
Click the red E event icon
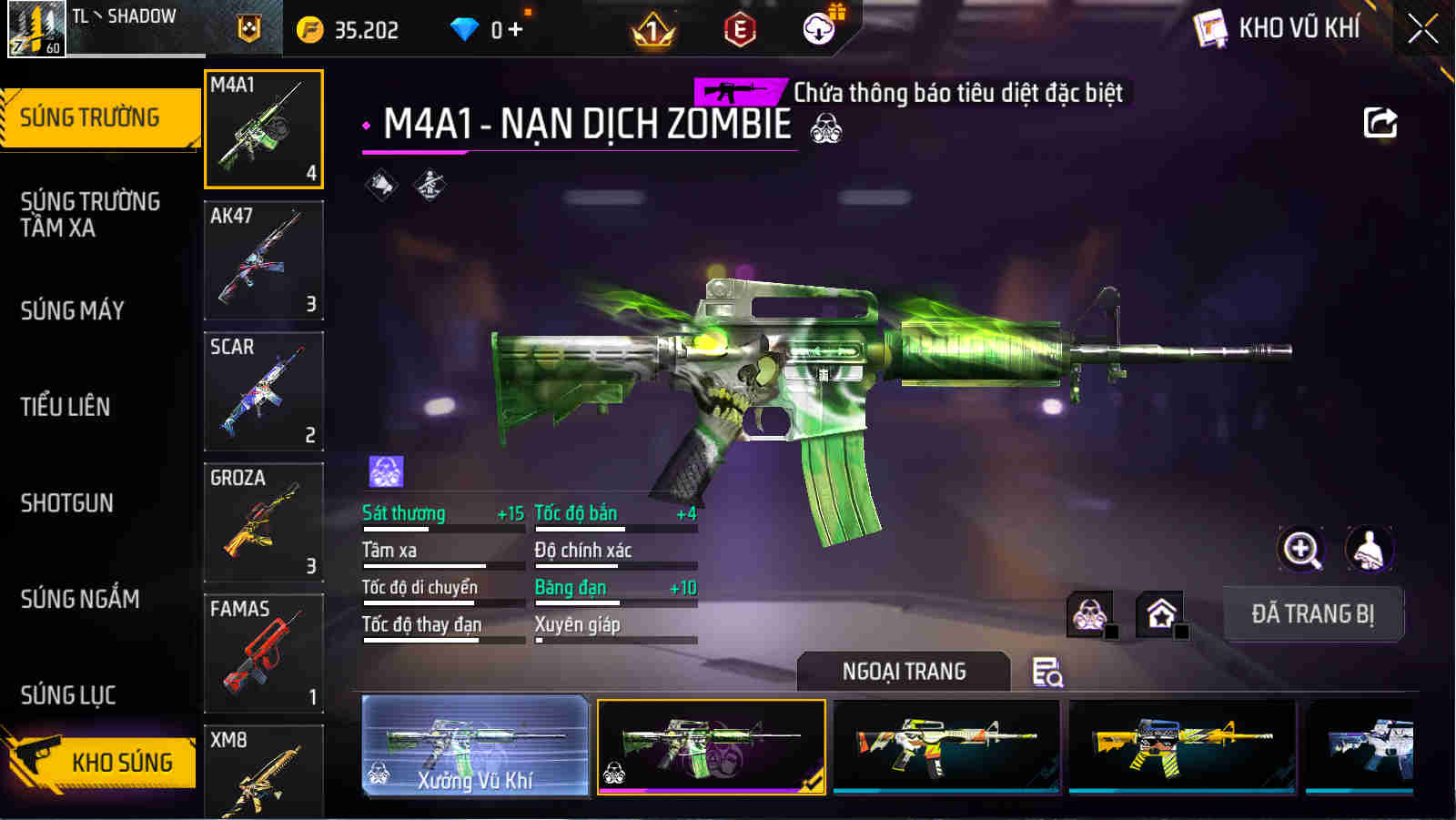(x=740, y=28)
